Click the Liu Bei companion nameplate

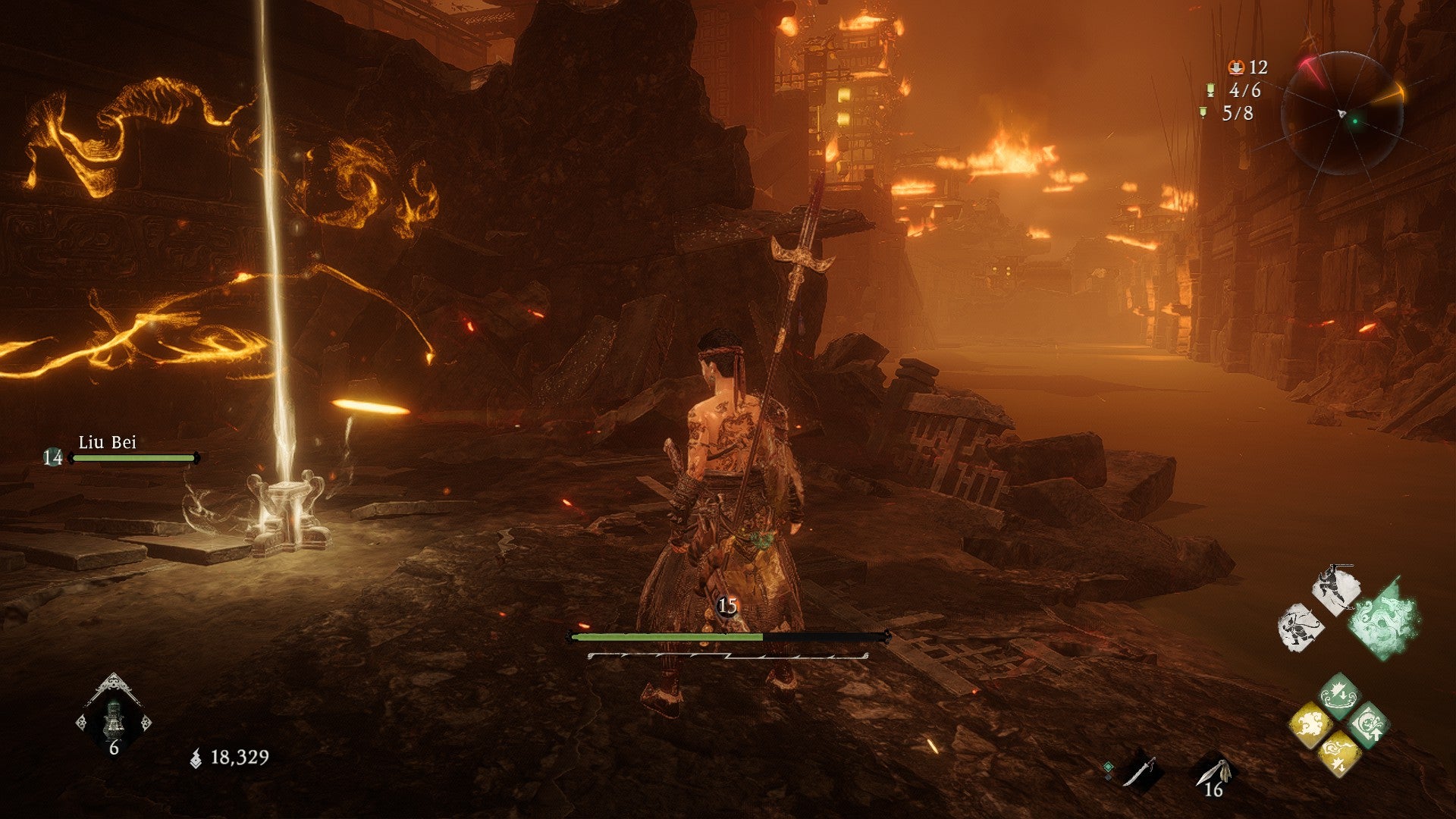point(108,443)
